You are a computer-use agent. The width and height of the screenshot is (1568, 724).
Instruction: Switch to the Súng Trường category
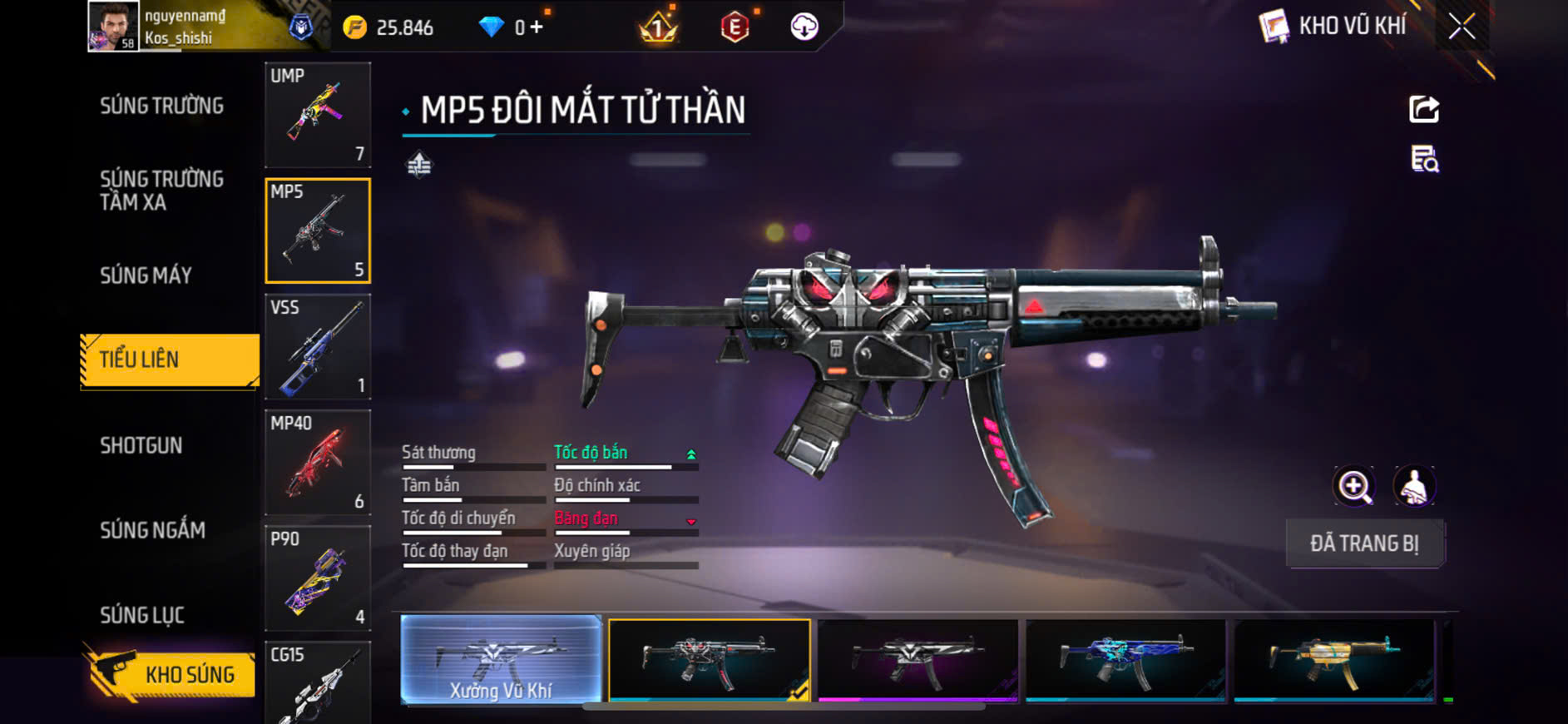click(161, 106)
